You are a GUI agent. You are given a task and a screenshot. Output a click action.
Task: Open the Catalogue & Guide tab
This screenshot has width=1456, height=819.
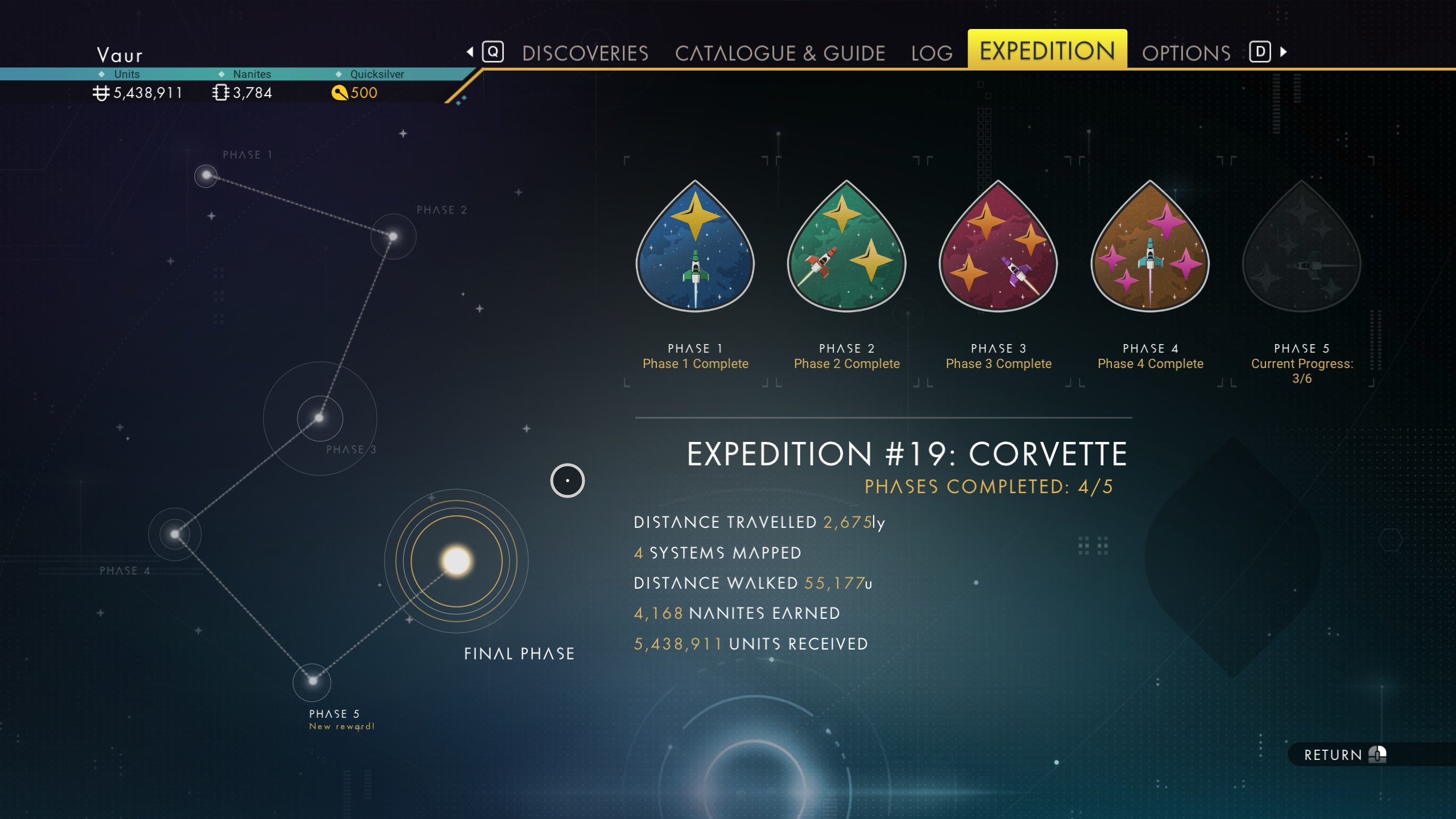(x=780, y=53)
